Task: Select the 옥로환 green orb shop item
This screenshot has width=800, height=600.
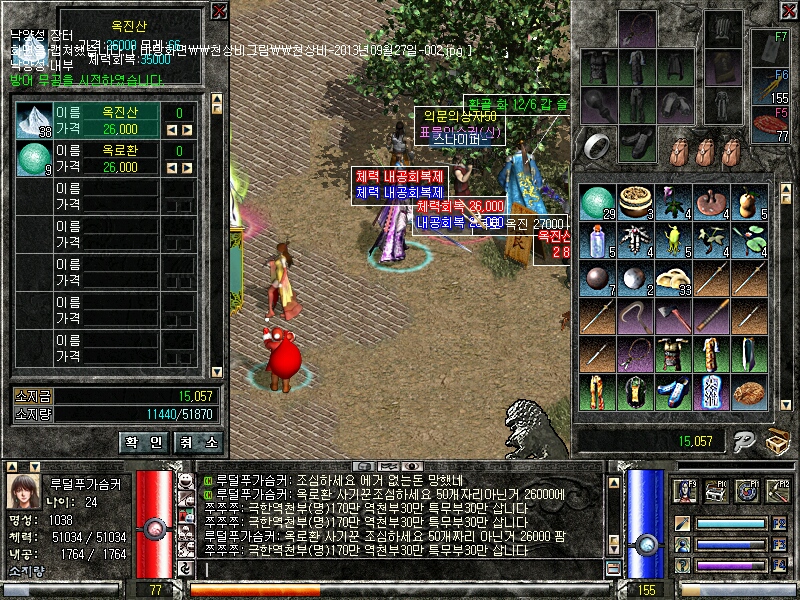Action: (x=34, y=159)
